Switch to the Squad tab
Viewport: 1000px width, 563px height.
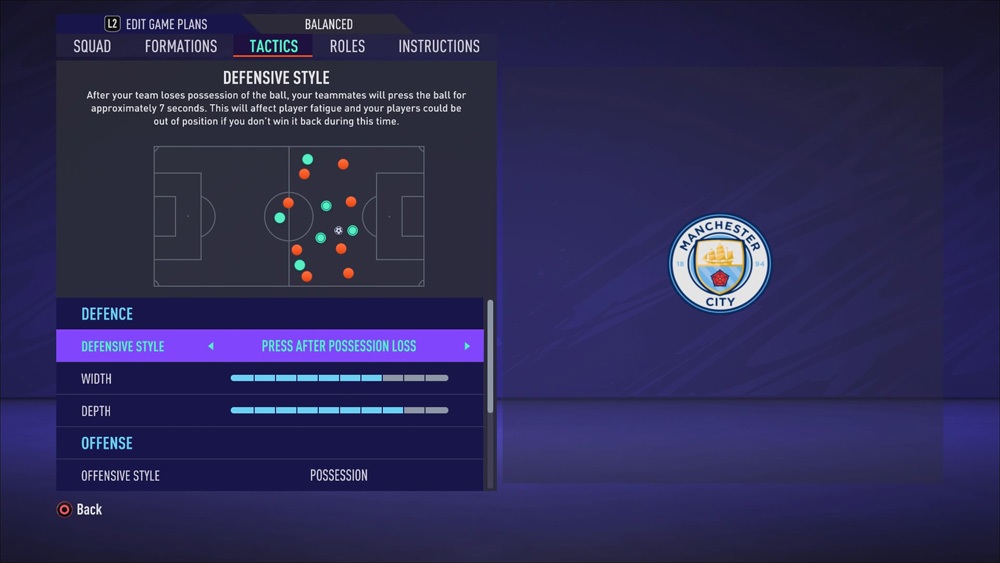(92, 46)
